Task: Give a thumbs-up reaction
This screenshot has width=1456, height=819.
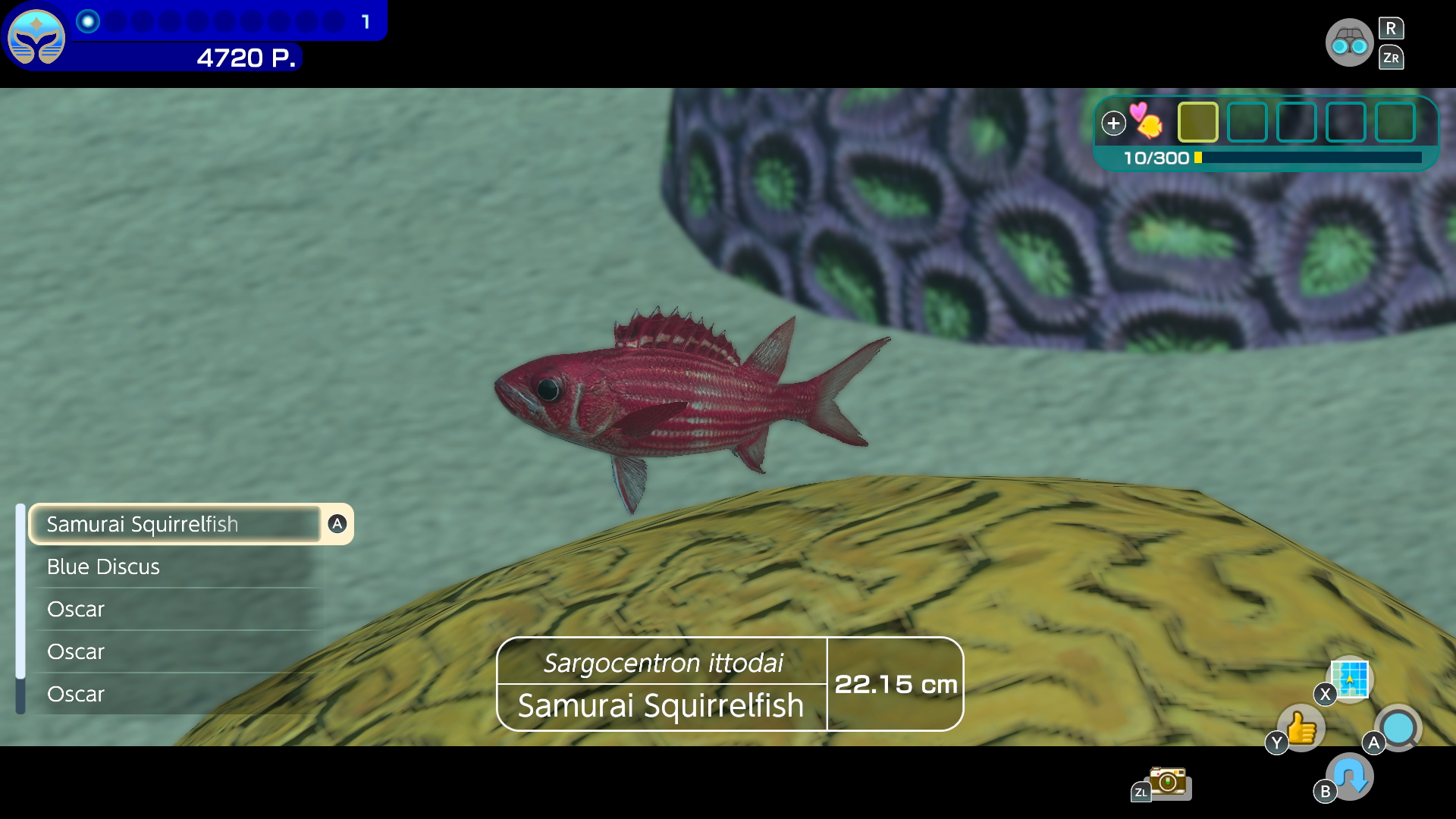Action: pyautogui.click(x=1300, y=728)
